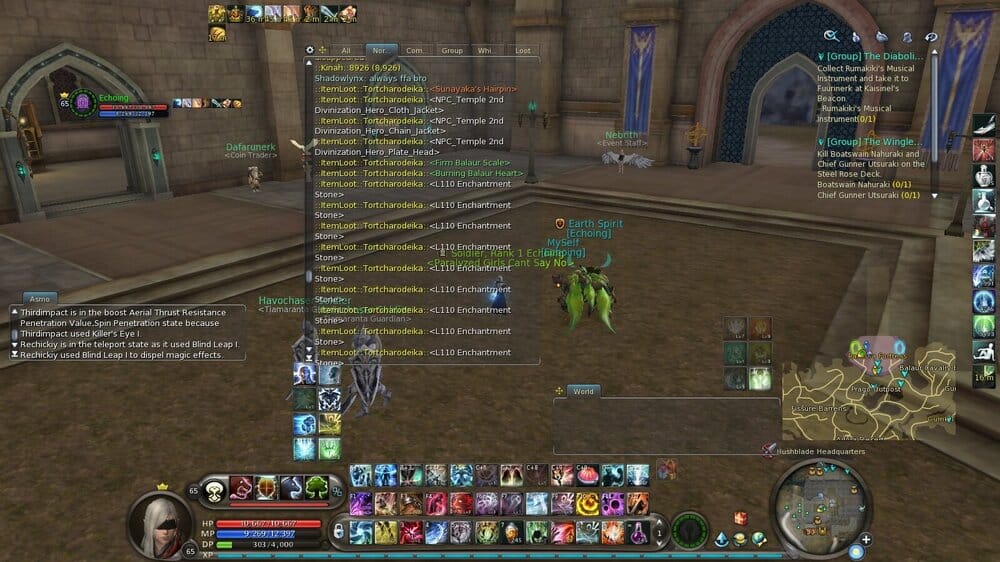Click the curved arrow quest tracker icon
The width and height of the screenshot is (1000, 562).
pos(931,36)
